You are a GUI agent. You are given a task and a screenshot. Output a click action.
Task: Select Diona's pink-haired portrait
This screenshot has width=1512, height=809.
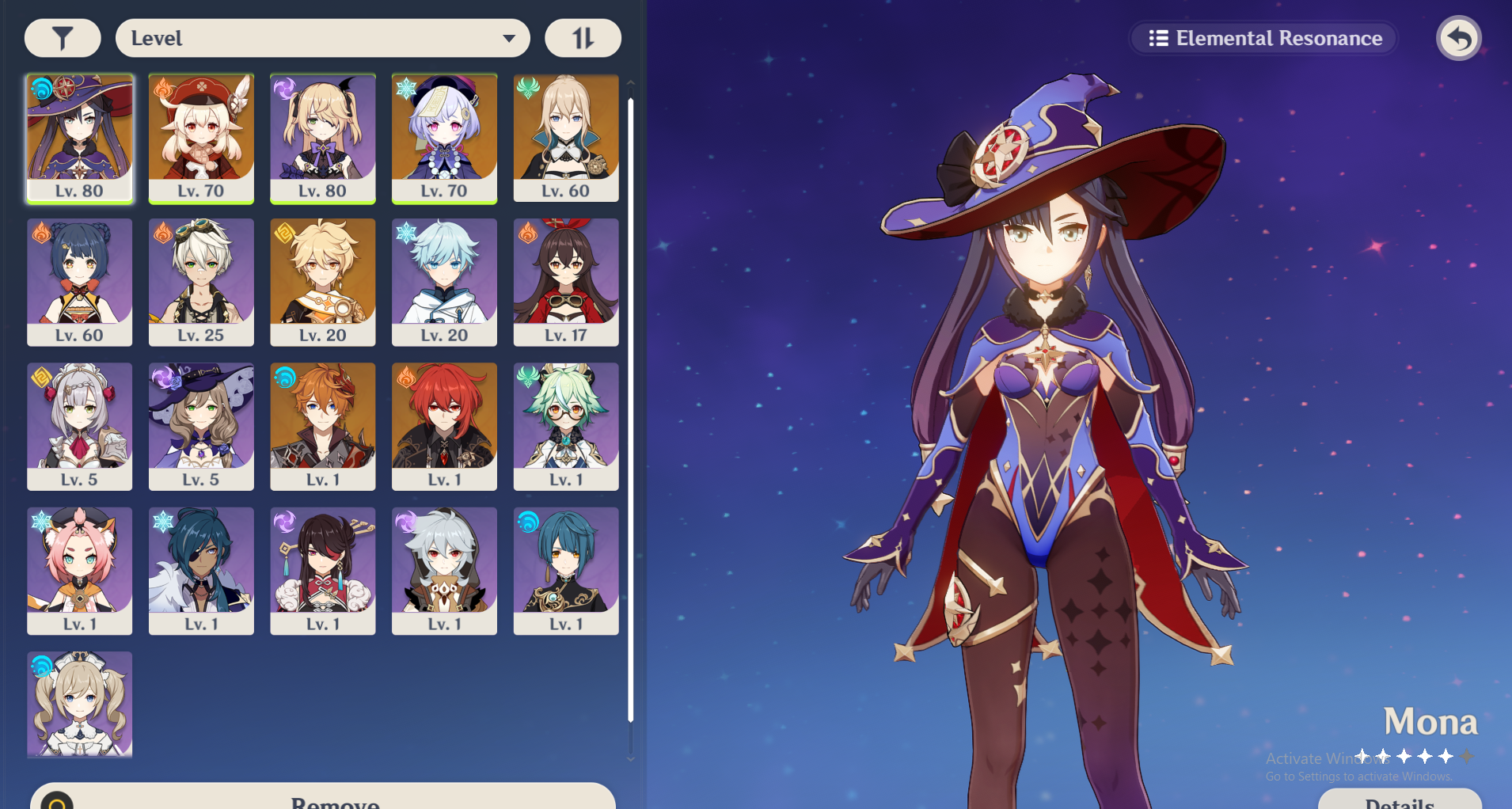pyautogui.click(x=80, y=570)
